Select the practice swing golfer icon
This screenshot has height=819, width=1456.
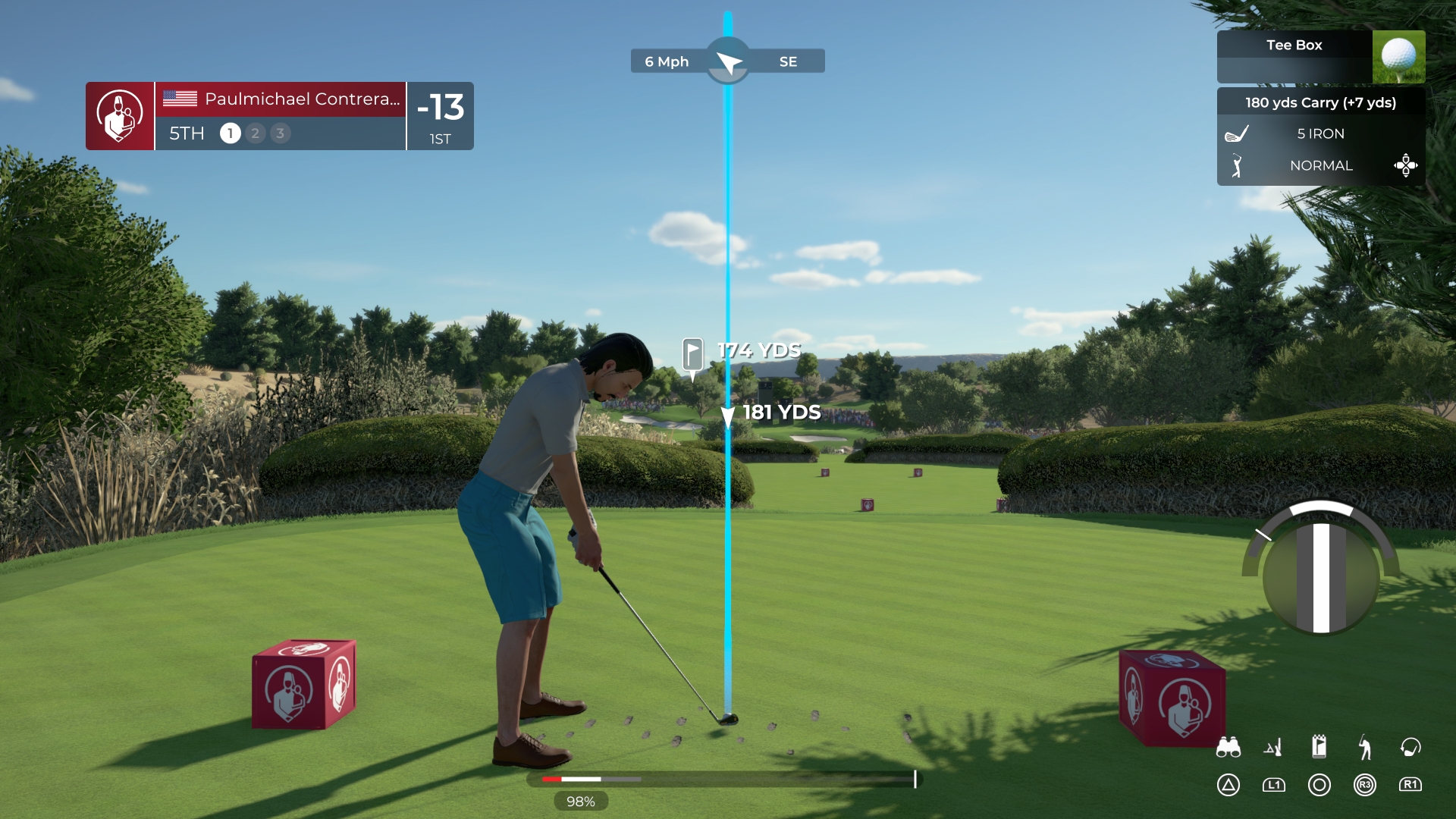point(1366,747)
